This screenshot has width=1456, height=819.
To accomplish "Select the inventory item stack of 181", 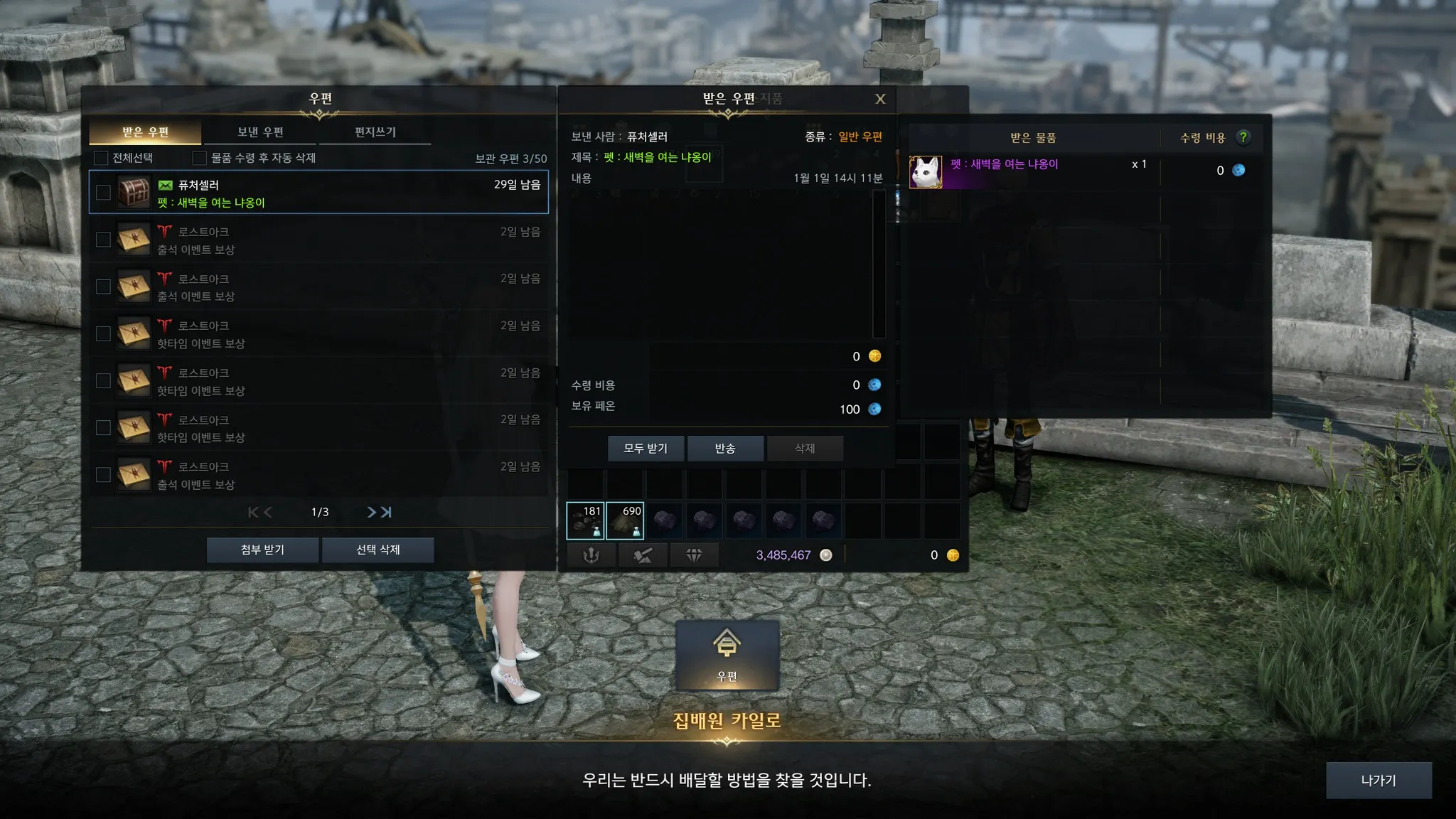I will pos(585,520).
